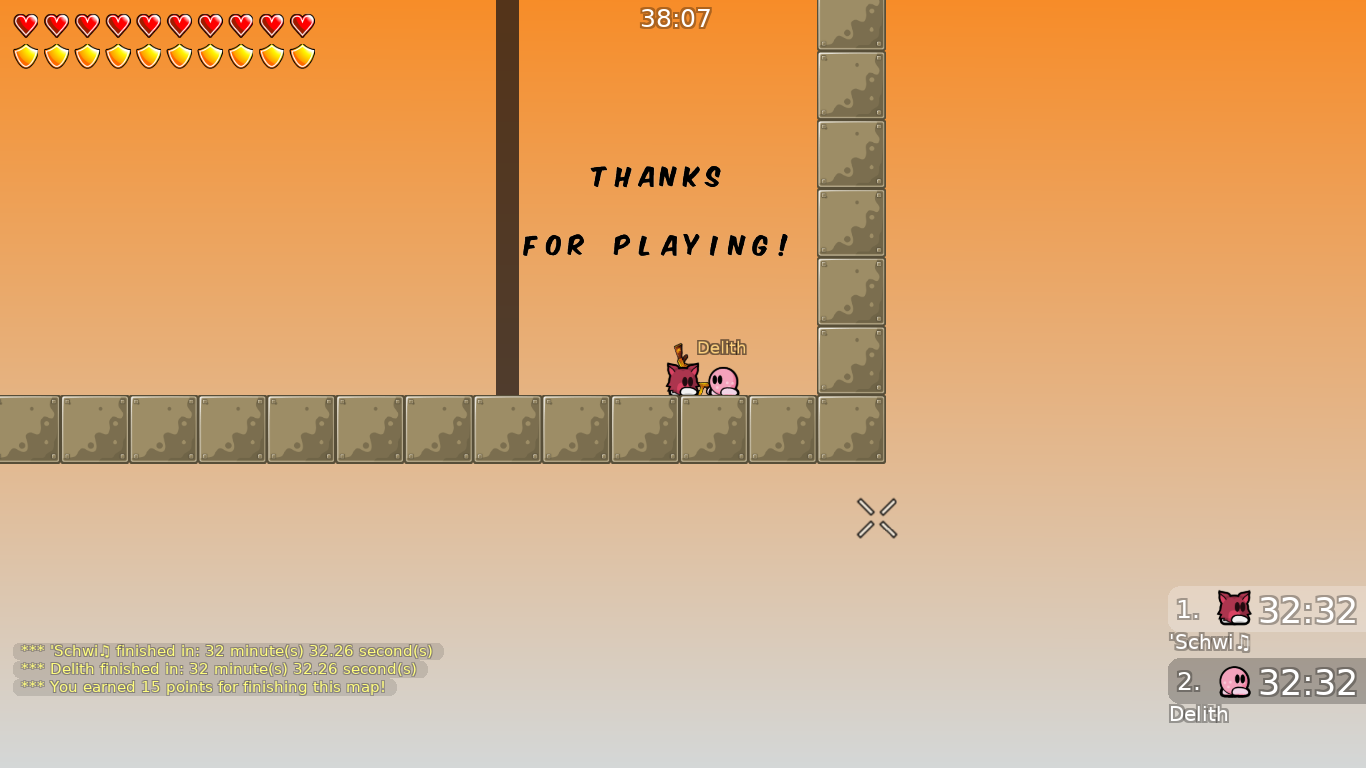The width and height of the screenshot is (1366, 768).
Task: Click the first red heart in the health bar
Action: [25, 23]
